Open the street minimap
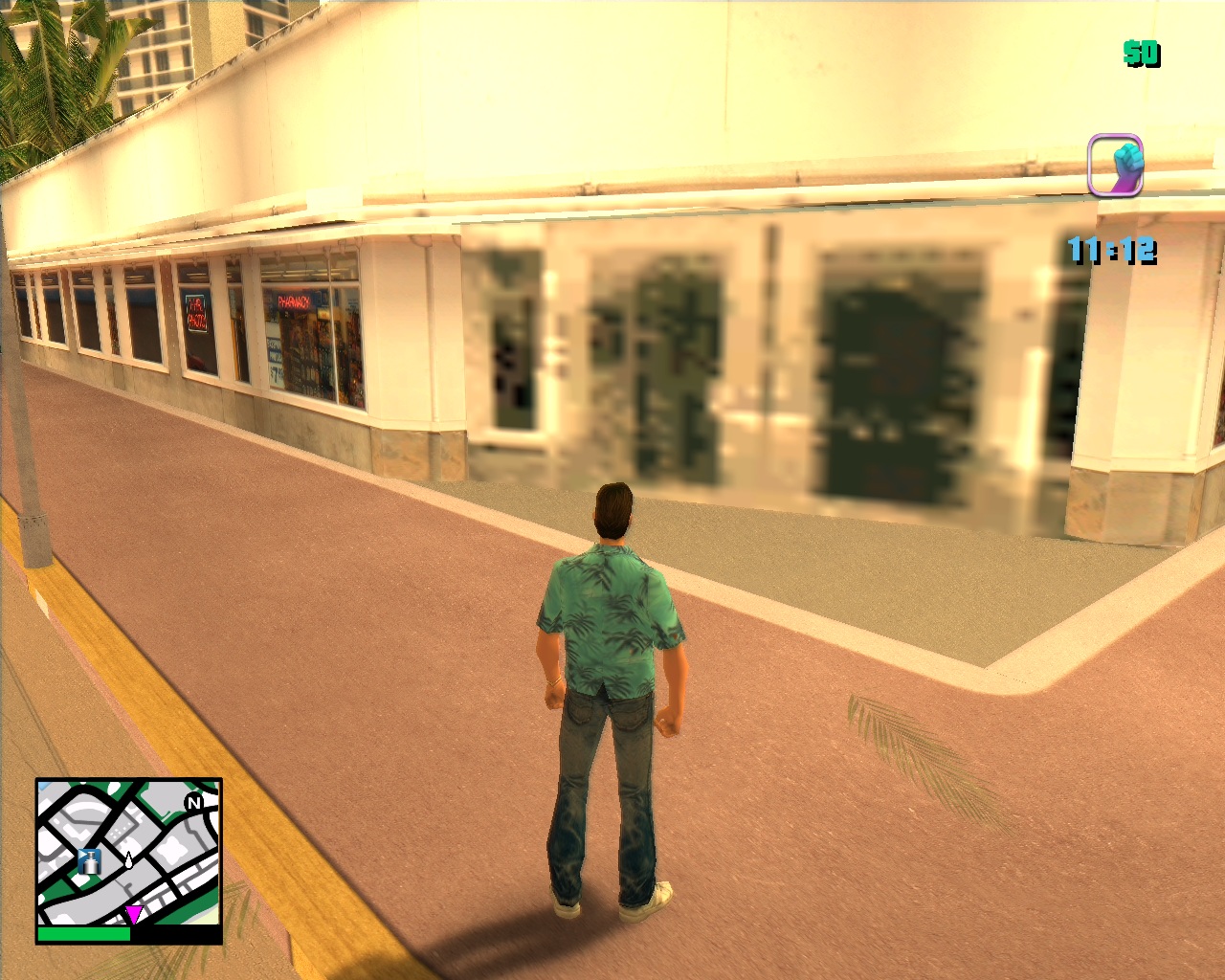Screen dimensions: 1225x980 tap(129, 853)
